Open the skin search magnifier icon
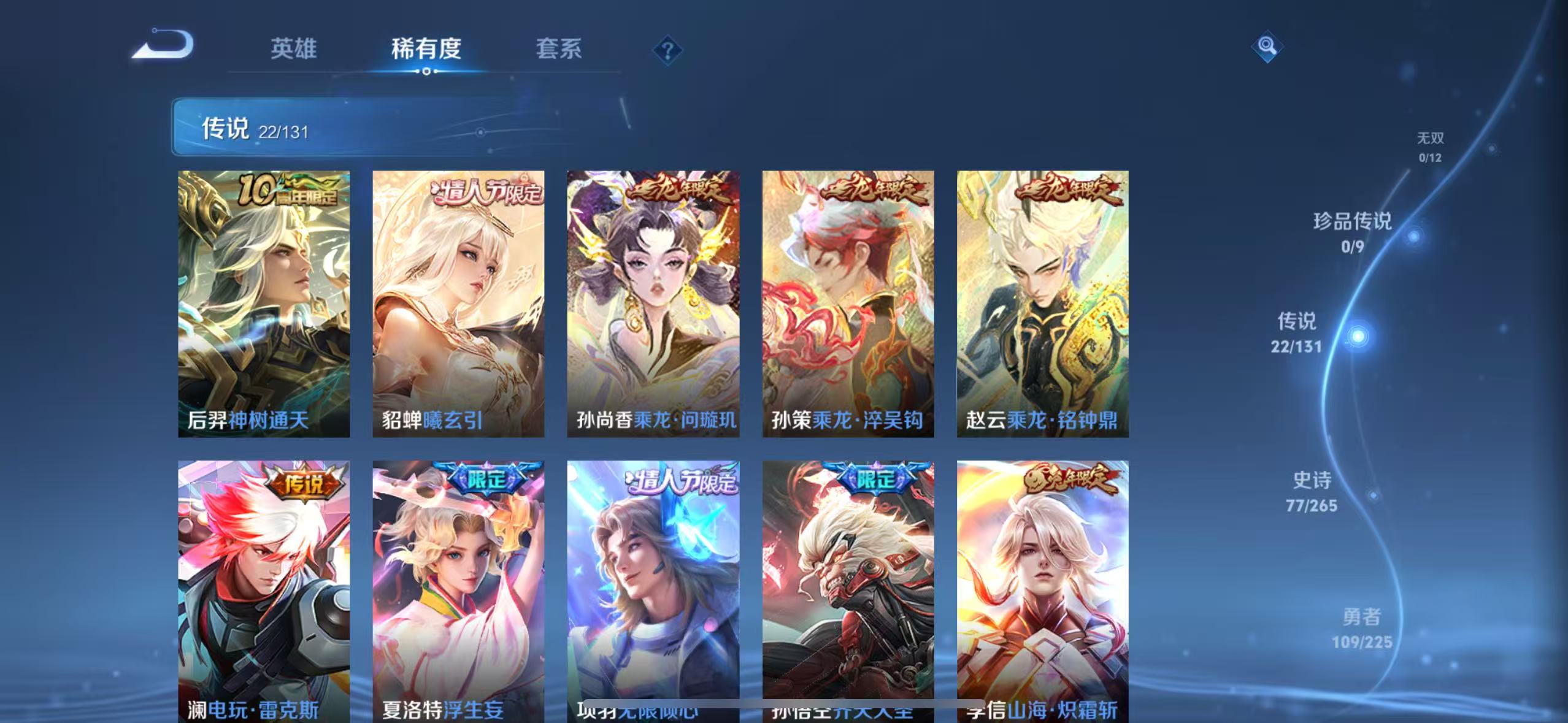 coord(1267,47)
